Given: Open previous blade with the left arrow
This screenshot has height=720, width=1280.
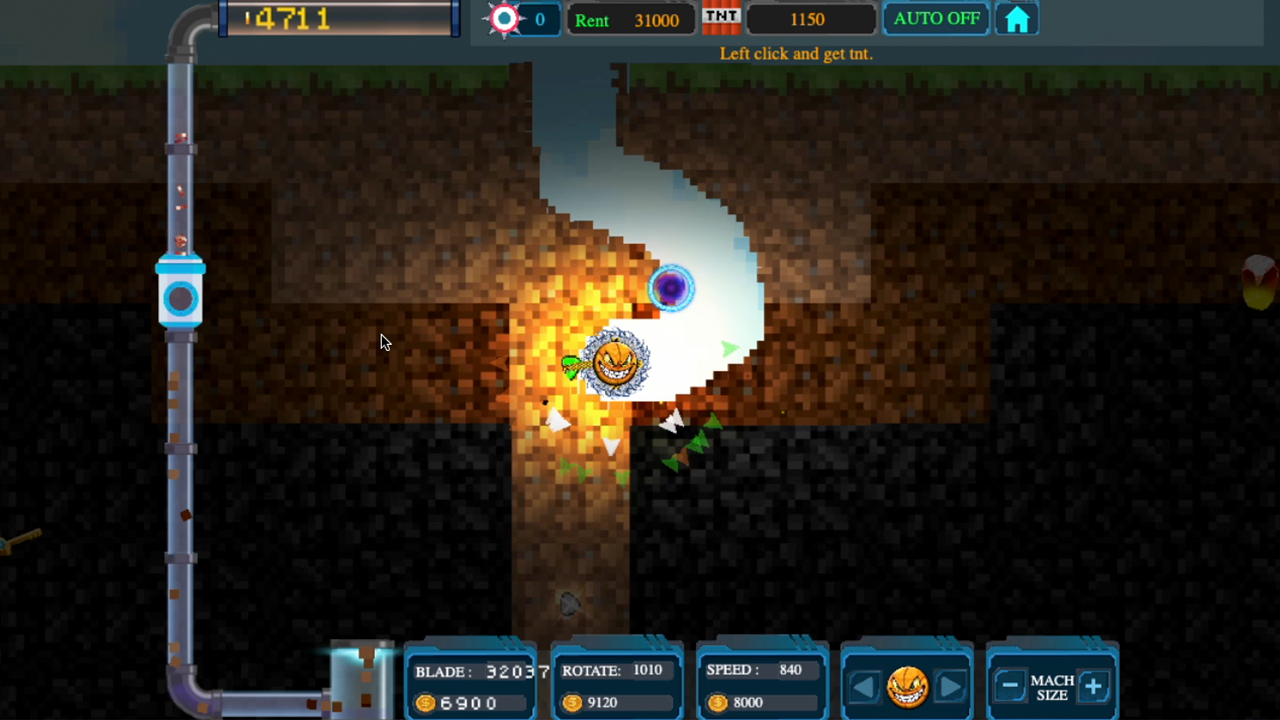Looking at the screenshot, I should tap(864, 685).
